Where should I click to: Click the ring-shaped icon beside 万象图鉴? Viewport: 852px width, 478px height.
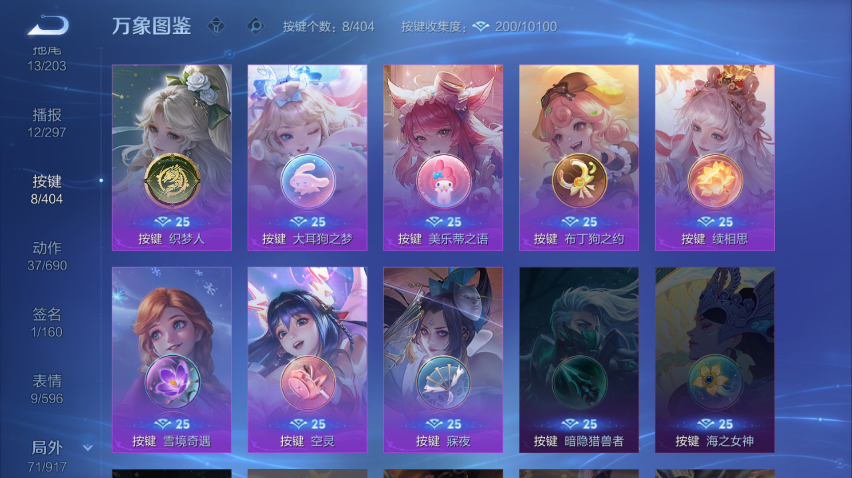tap(255, 26)
